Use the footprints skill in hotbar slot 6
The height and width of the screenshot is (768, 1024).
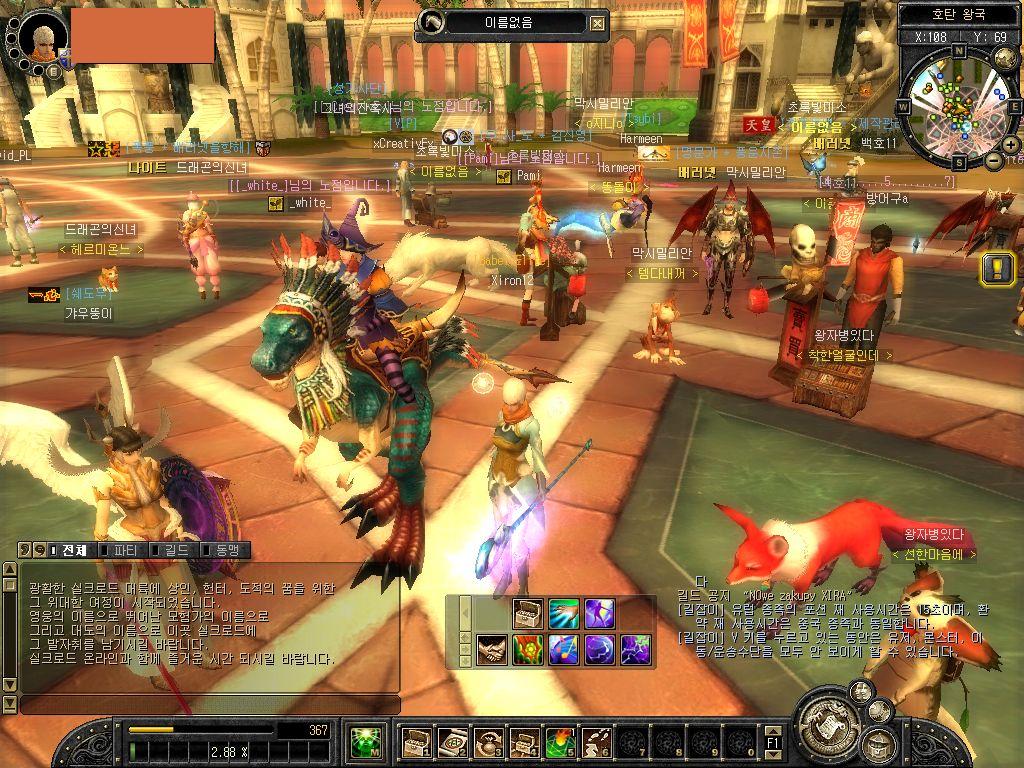(x=596, y=743)
